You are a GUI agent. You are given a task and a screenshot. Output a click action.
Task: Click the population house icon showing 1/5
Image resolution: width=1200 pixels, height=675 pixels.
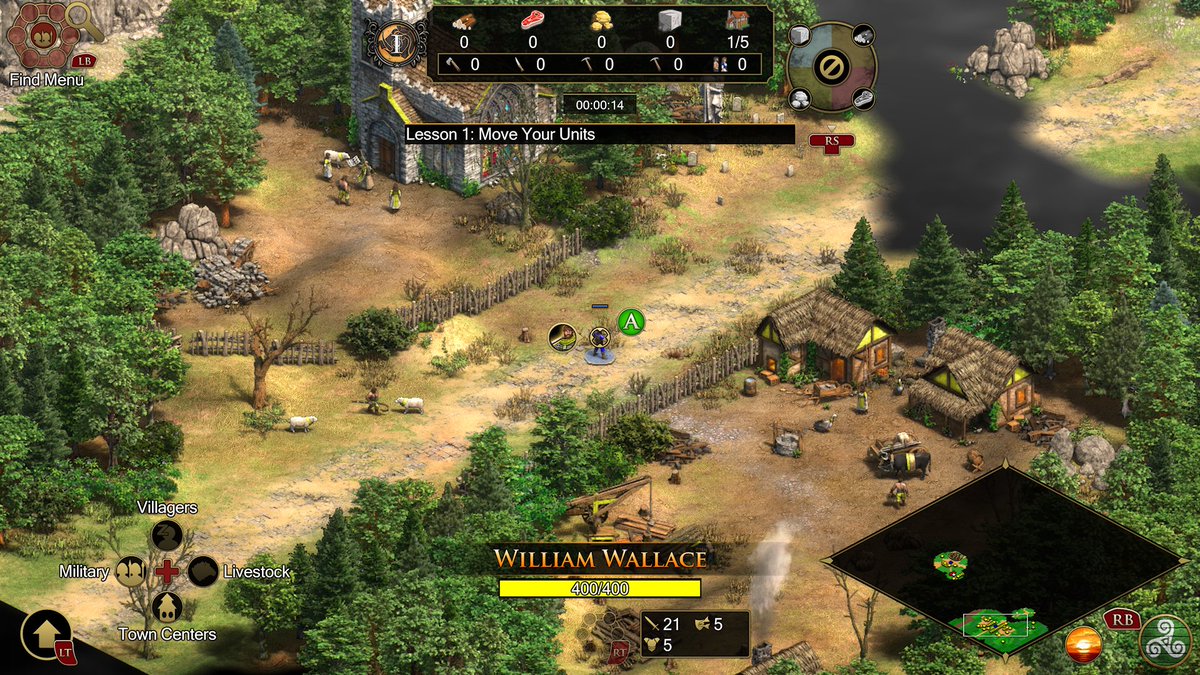pyautogui.click(x=740, y=21)
